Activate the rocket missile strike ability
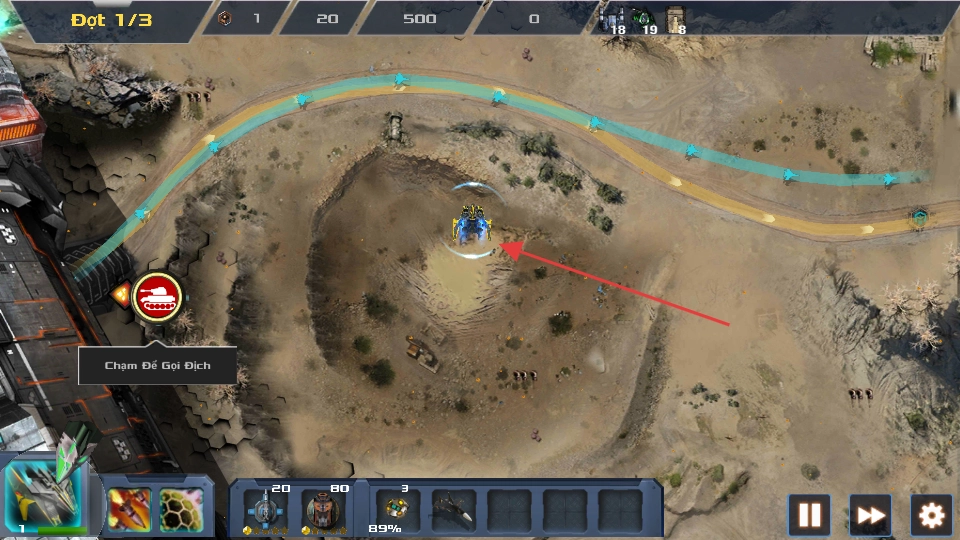Viewport: 960px width, 540px height. 129,509
